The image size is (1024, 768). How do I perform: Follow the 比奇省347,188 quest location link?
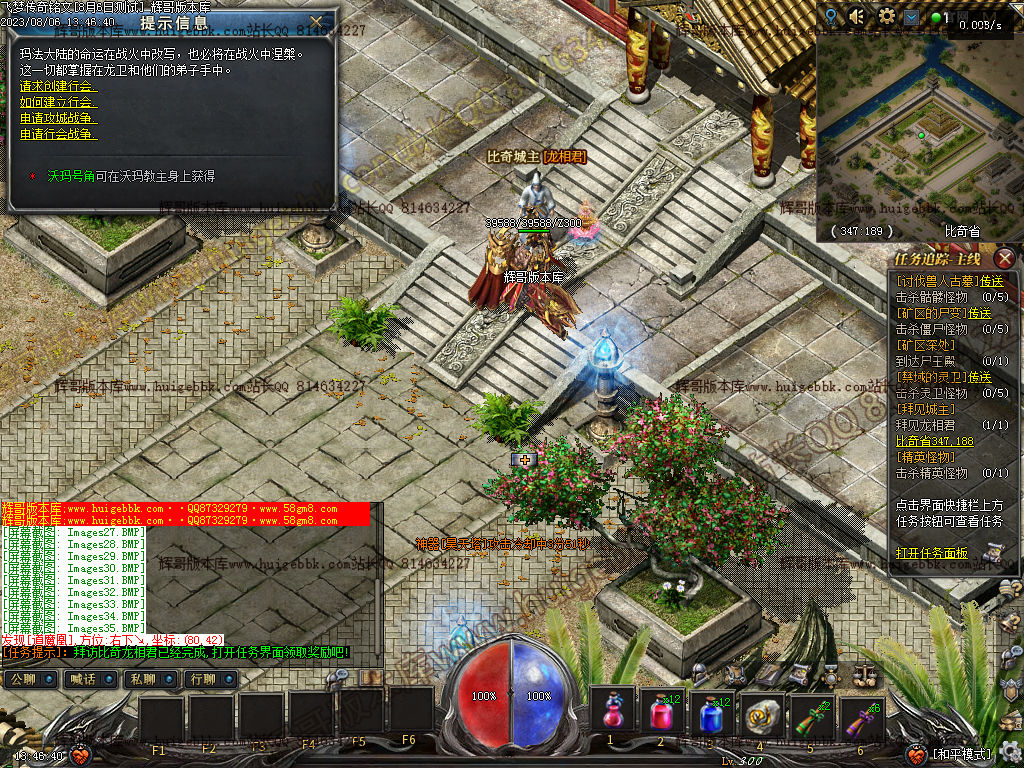(x=934, y=441)
